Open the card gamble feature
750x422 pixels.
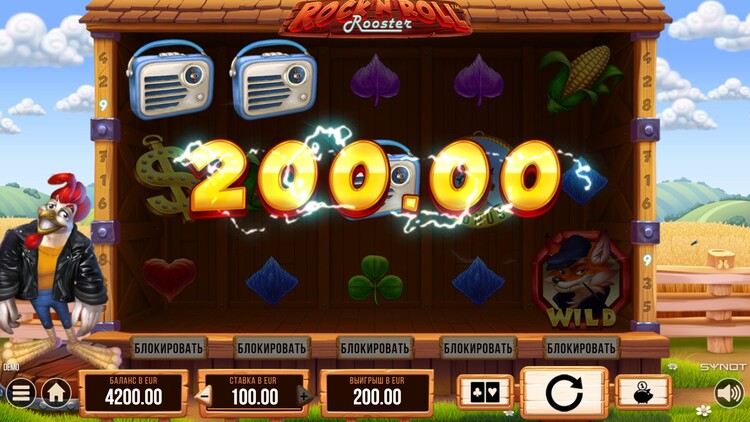point(484,392)
